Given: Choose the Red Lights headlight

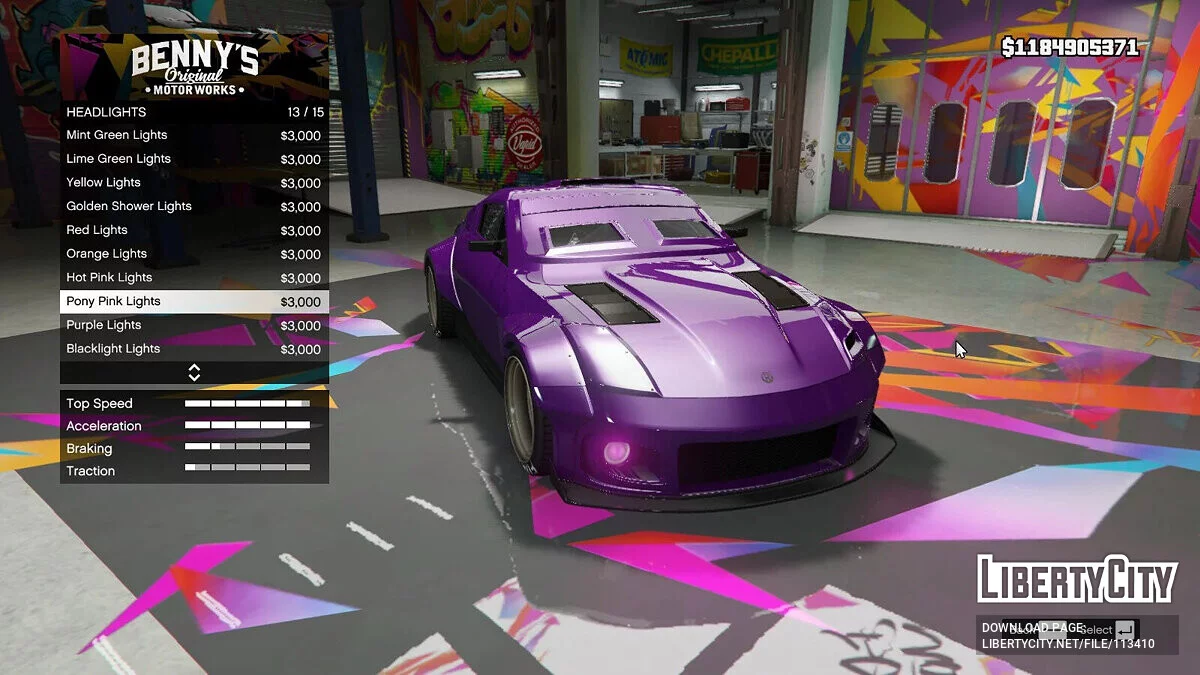Looking at the screenshot, I should click(x=194, y=230).
